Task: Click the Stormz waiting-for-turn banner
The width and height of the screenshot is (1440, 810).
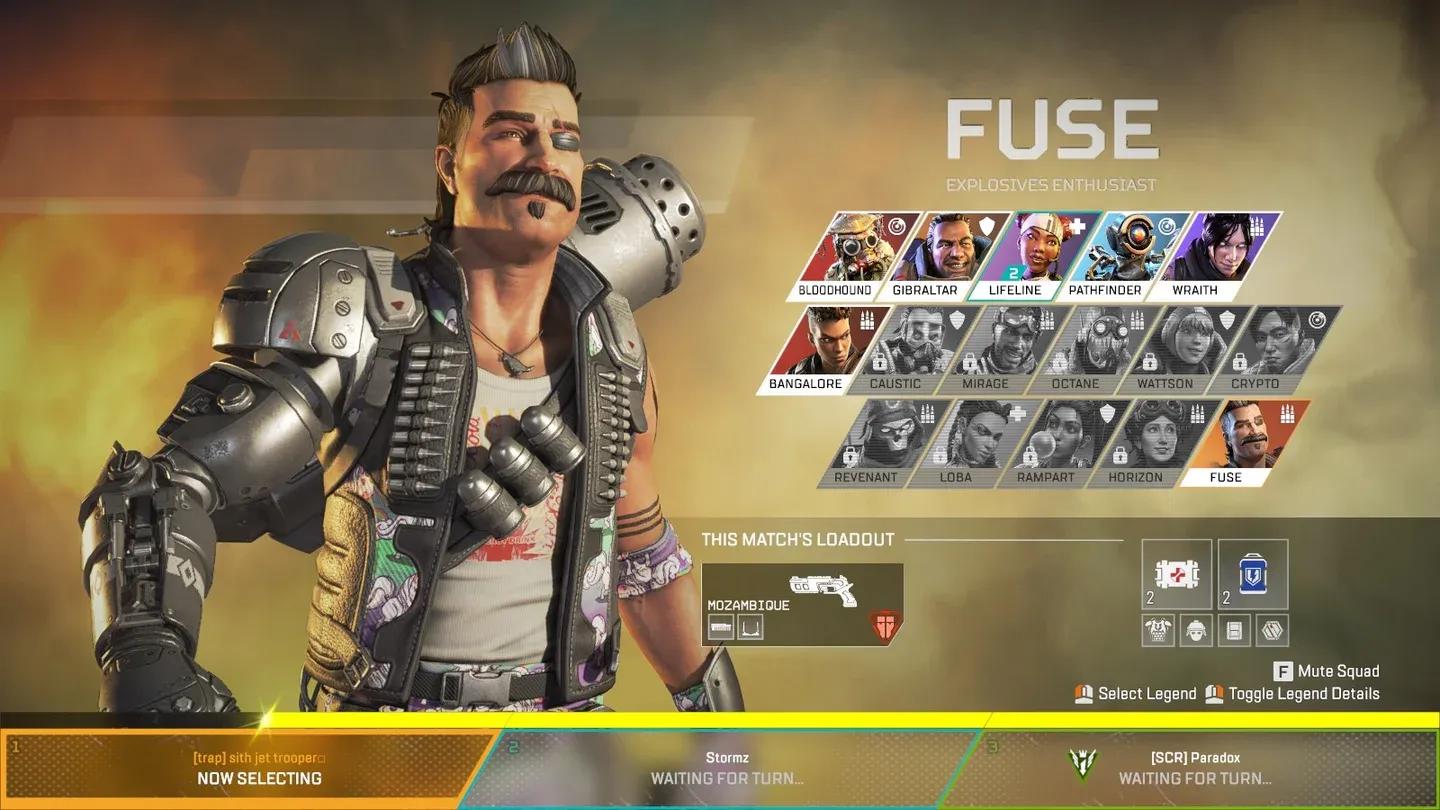Action: [x=725, y=770]
